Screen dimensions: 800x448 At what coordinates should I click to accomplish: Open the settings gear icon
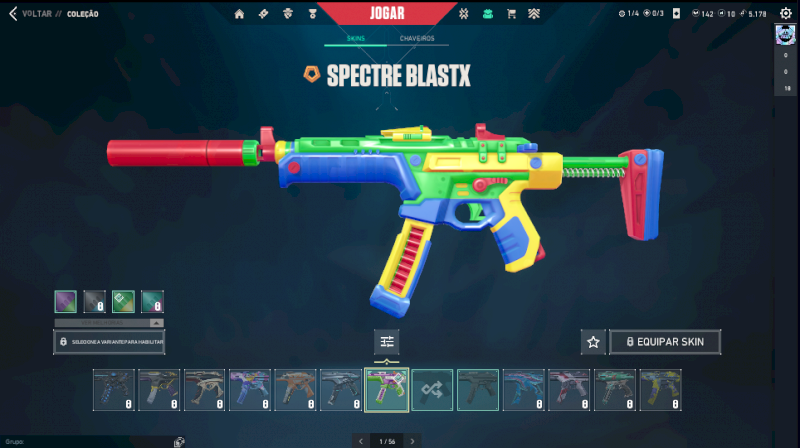coord(785,14)
